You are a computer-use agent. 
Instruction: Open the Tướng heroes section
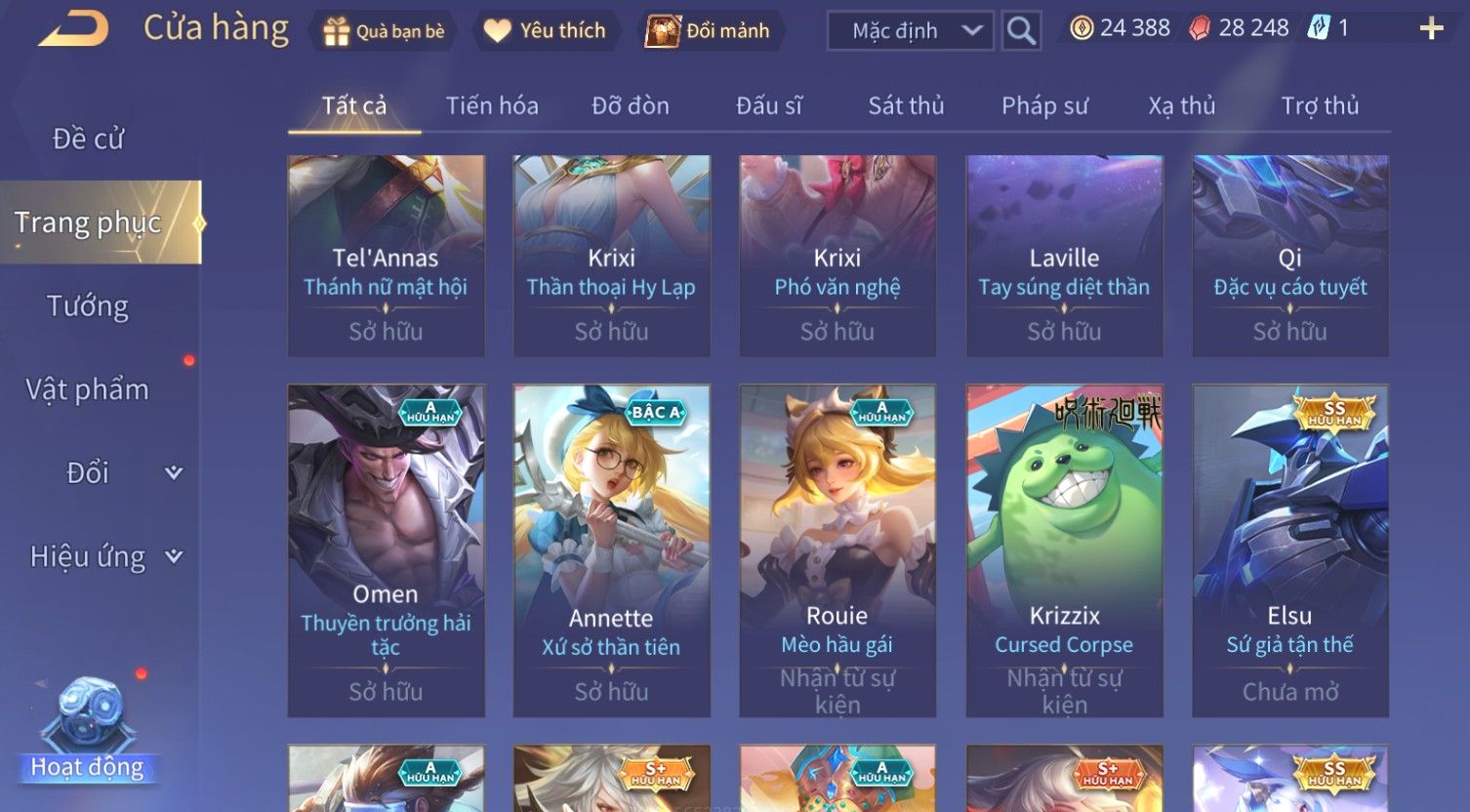tap(88, 306)
